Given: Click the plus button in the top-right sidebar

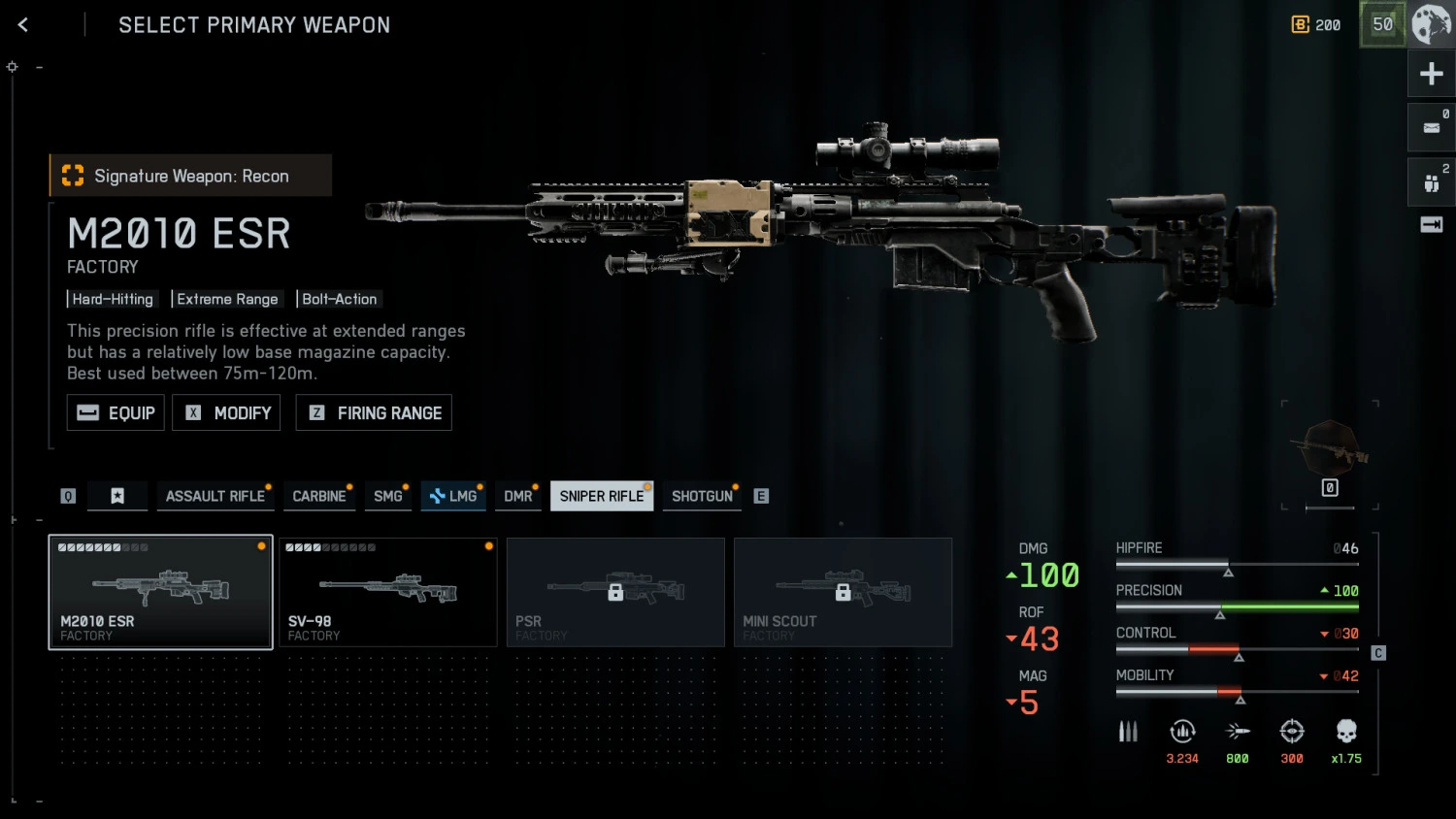Looking at the screenshot, I should pyautogui.click(x=1431, y=74).
